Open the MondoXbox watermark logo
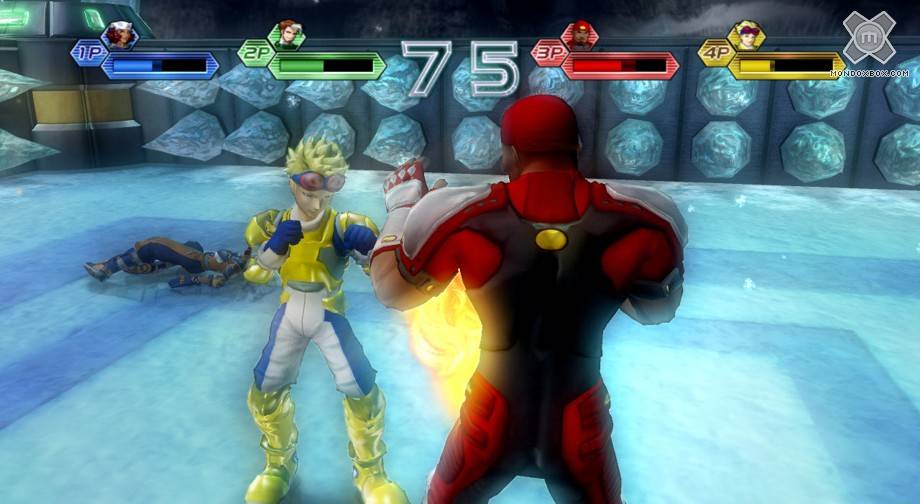 click(x=868, y=39)
